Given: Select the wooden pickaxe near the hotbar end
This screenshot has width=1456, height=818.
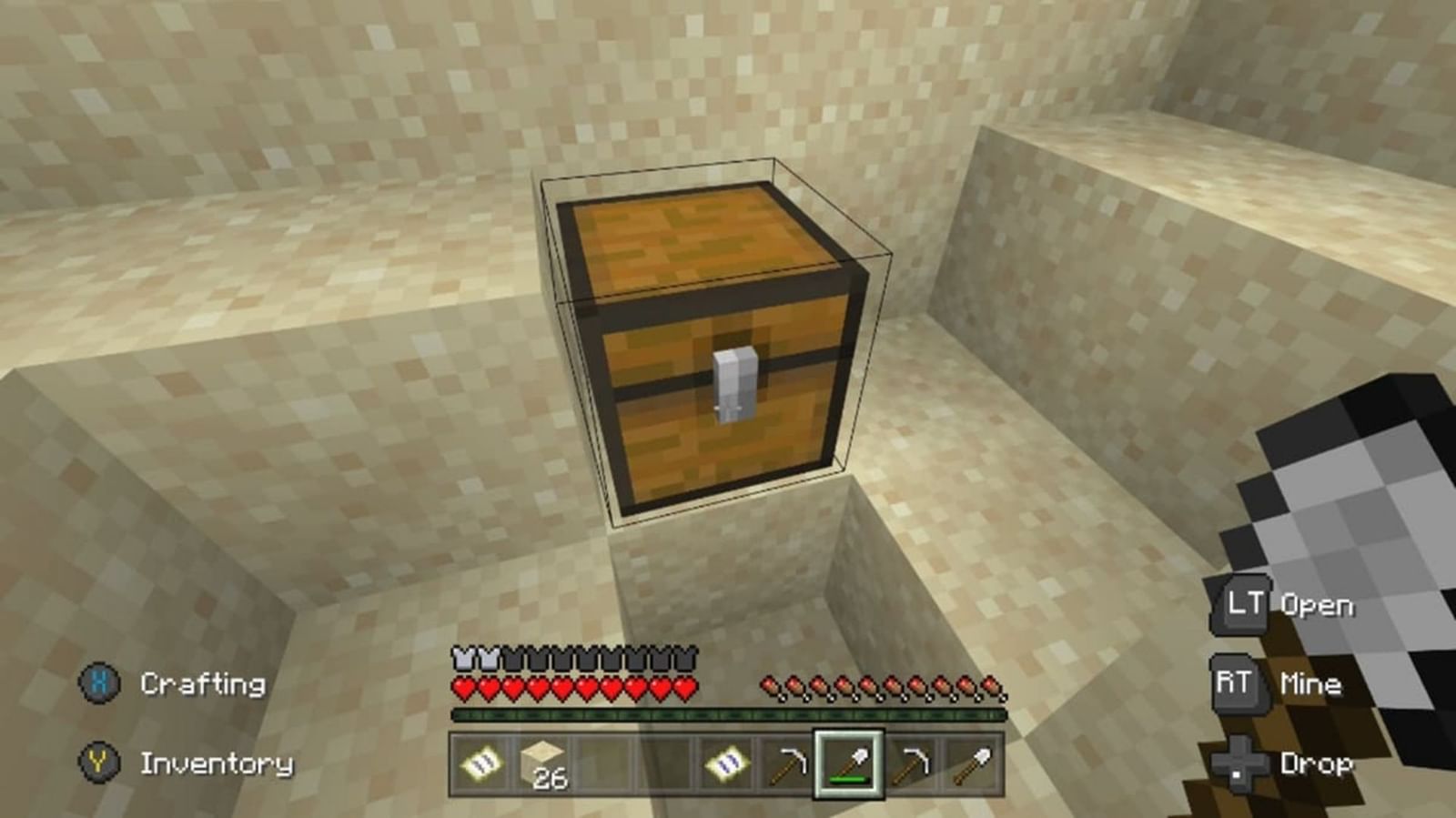Looking at the screenshot, I should [913, 764].
